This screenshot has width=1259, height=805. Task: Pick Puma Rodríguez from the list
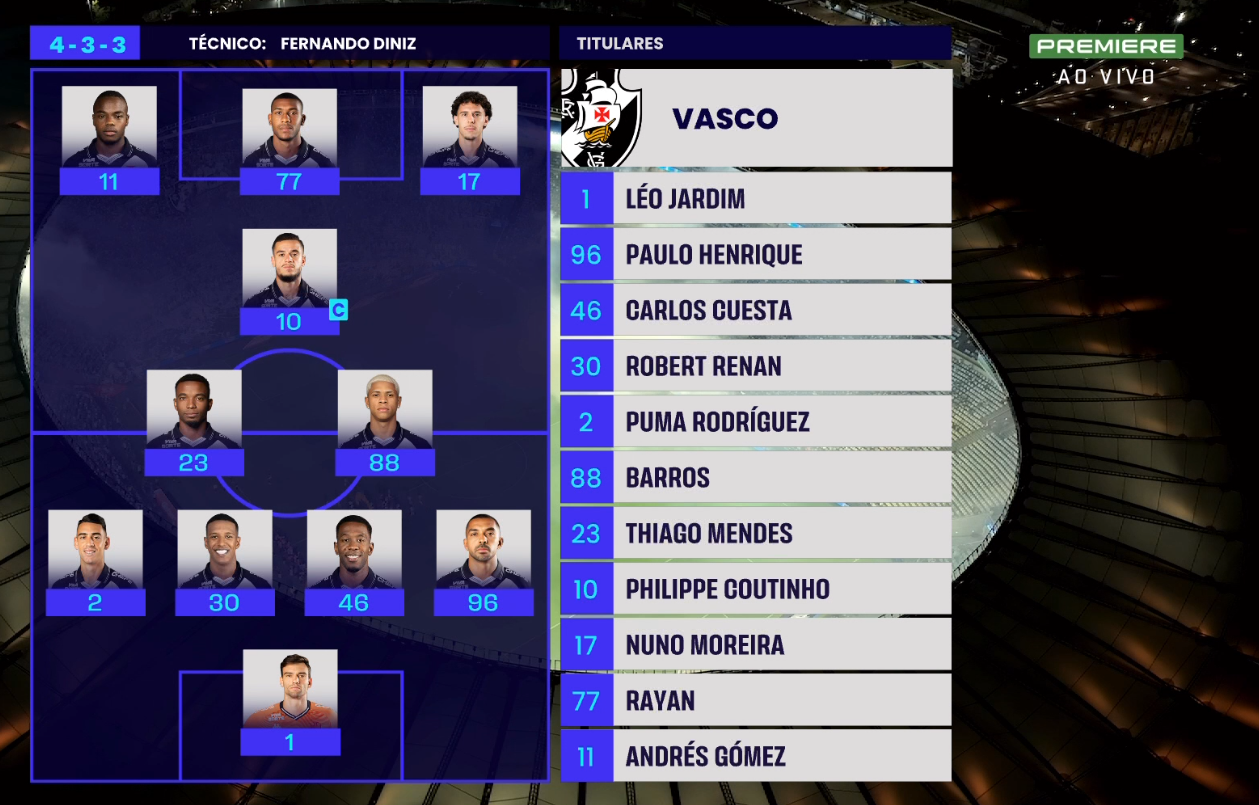(x=755, y=422)
